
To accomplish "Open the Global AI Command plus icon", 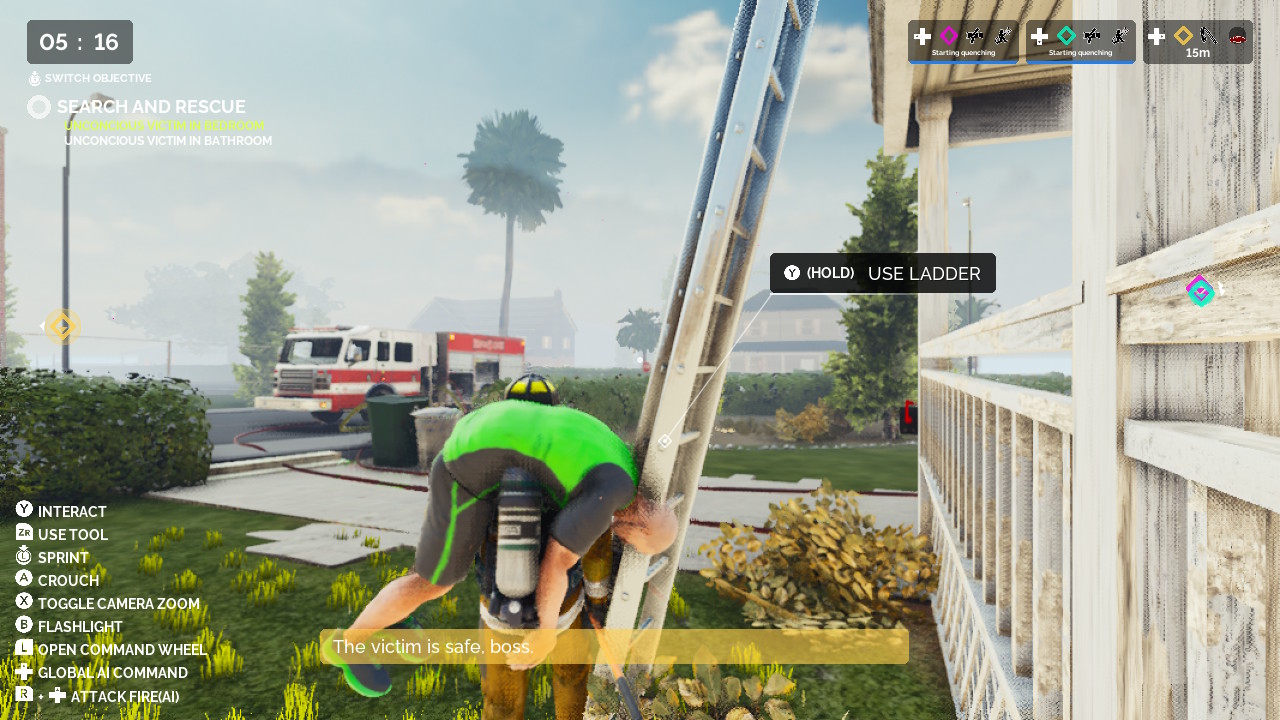I will point(22,672).
